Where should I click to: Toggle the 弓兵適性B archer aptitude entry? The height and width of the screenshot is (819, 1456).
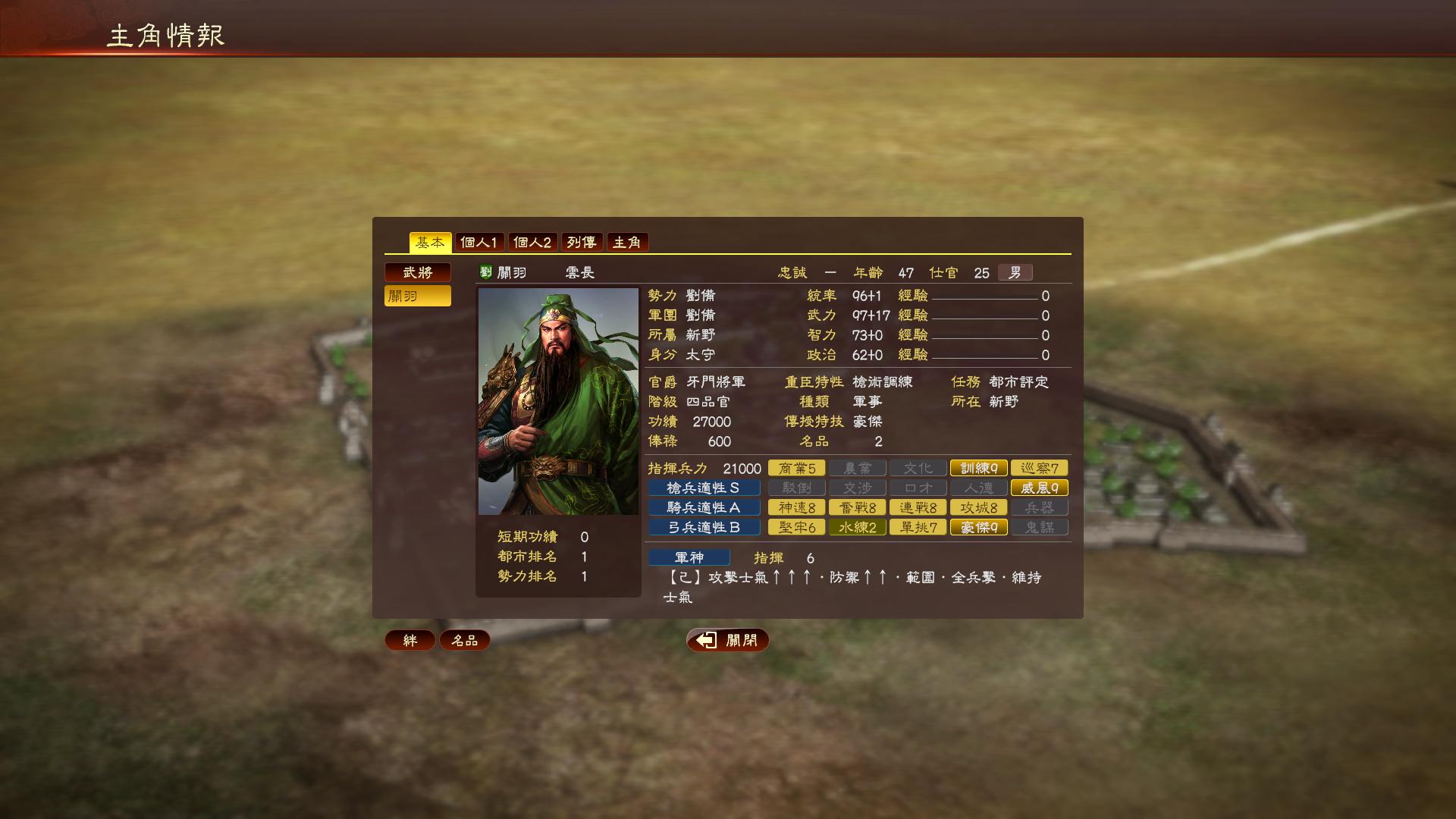tap(704, 527)
